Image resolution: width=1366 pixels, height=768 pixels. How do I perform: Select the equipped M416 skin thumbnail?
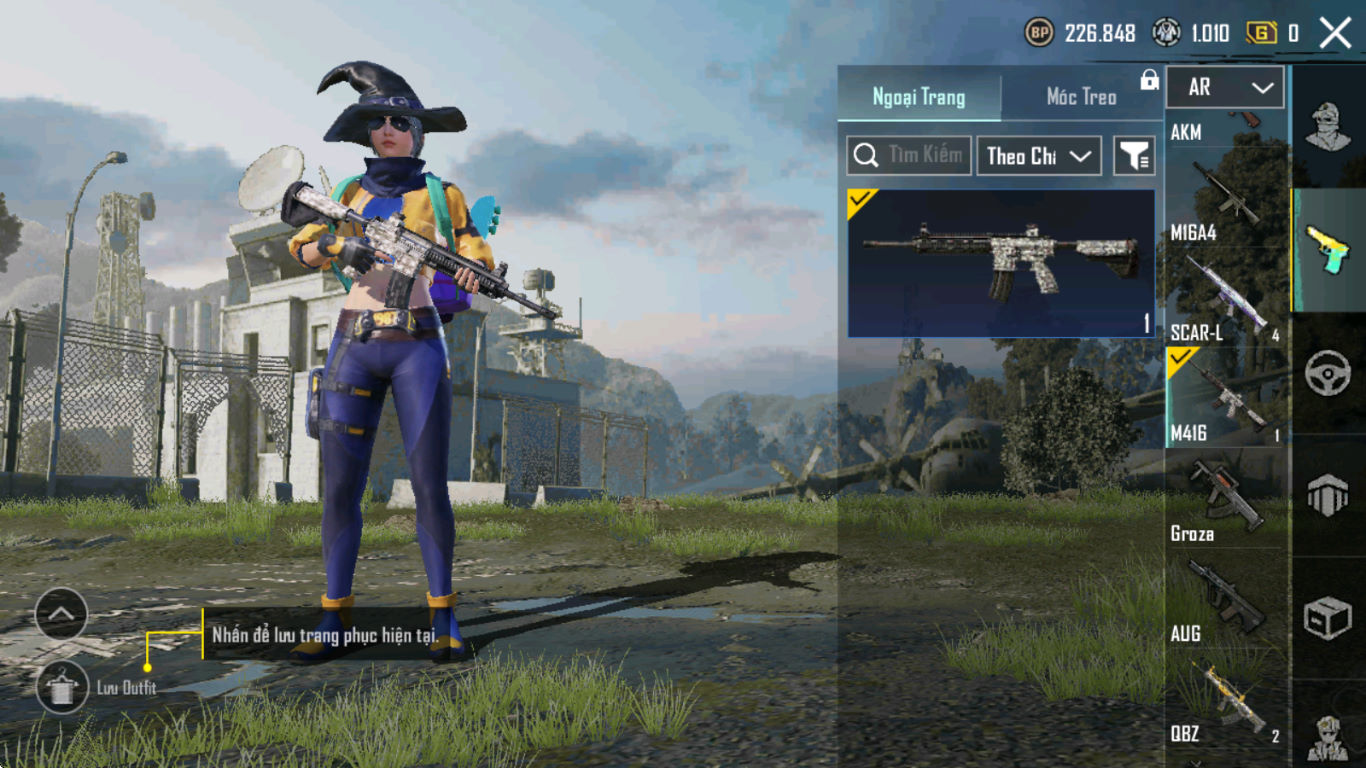1000,263
